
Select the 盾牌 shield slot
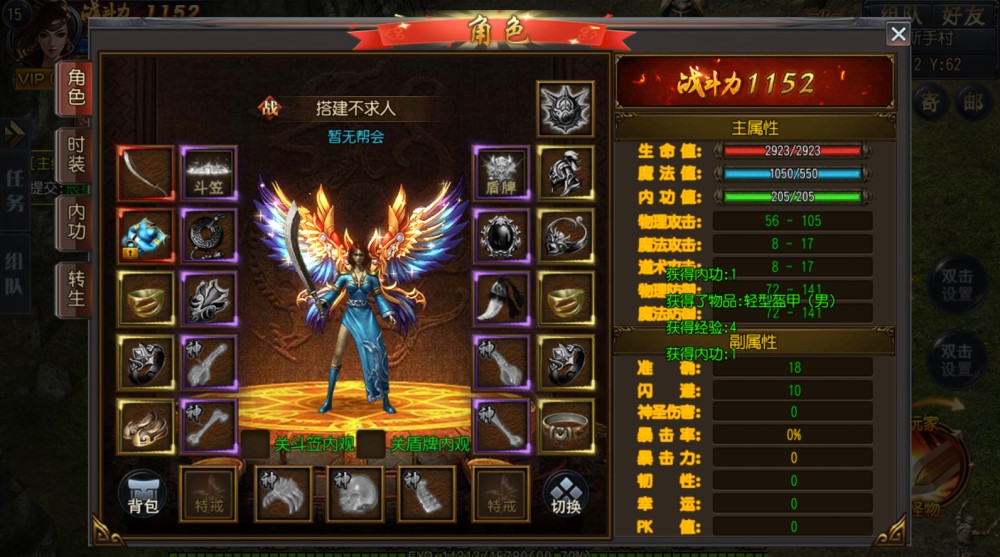(501, 173)
